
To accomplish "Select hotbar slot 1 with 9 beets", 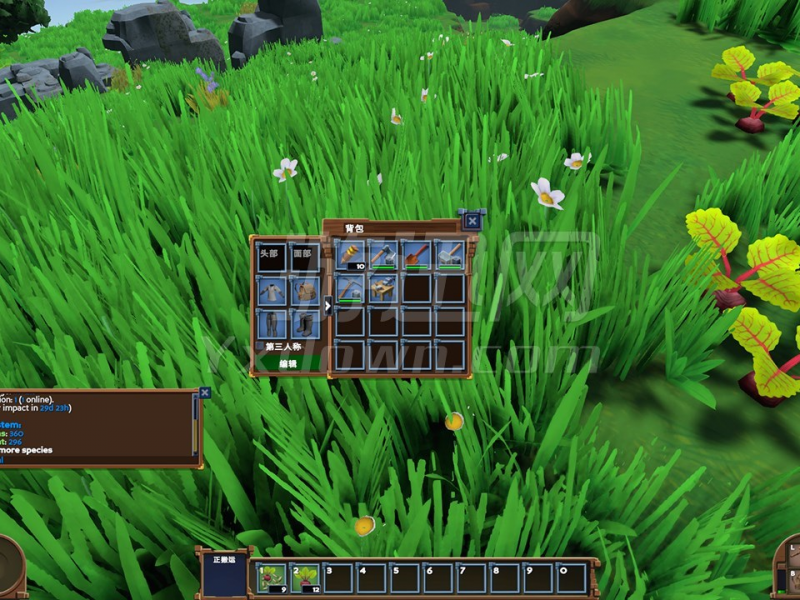I will point(271,577).
